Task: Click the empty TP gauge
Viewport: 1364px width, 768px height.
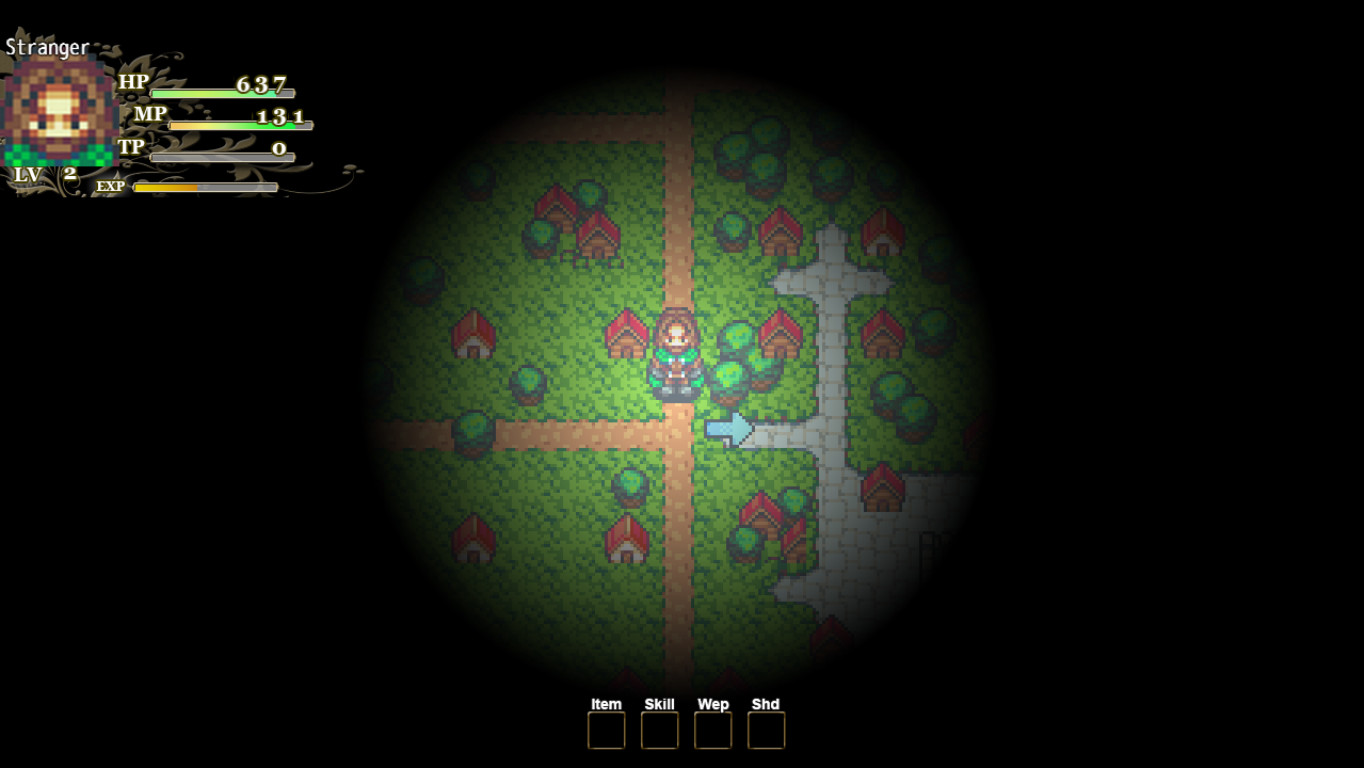Action: click(x=220, y=156)
